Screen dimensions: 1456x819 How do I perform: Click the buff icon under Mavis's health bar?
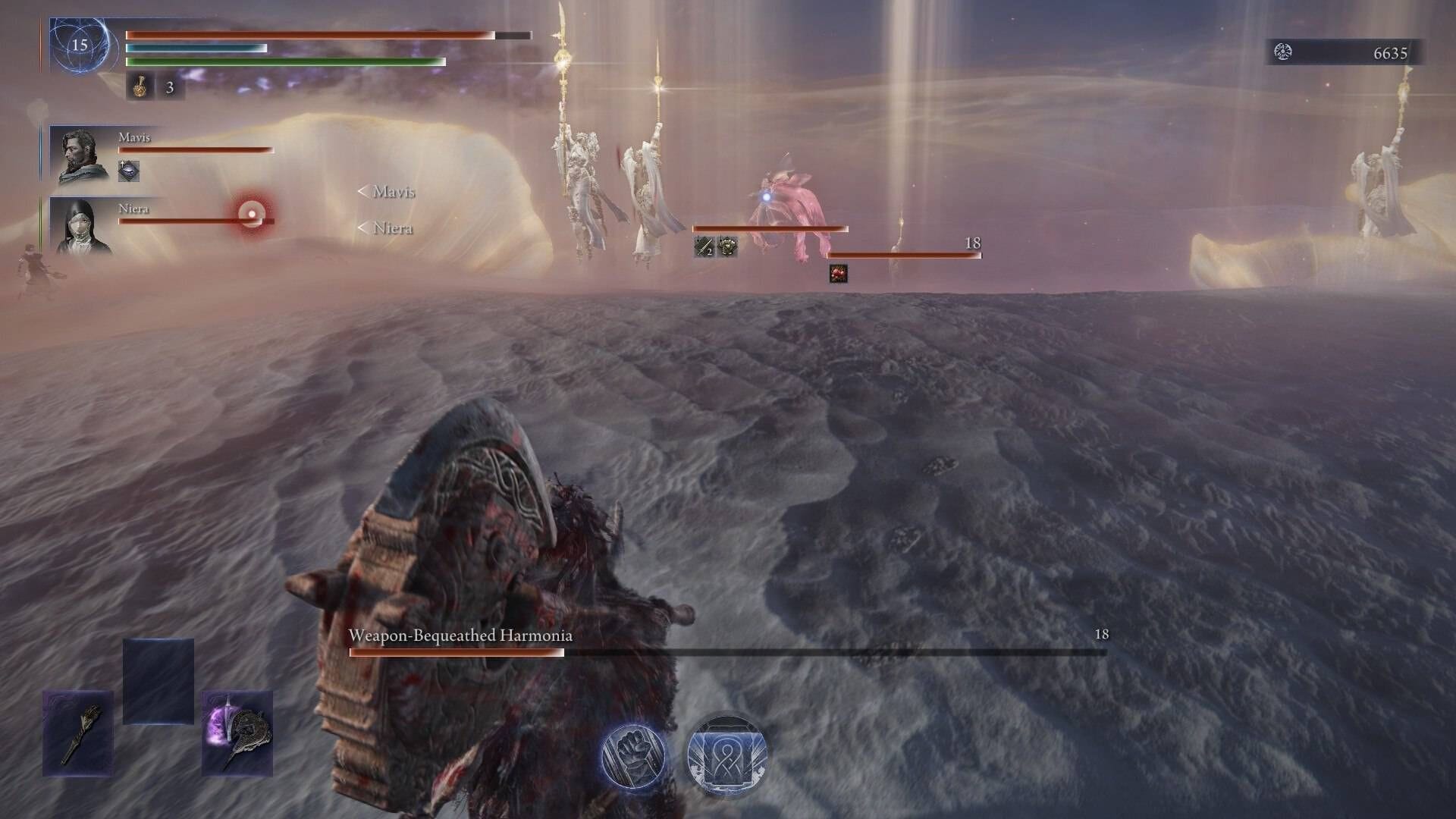[129, 171]
